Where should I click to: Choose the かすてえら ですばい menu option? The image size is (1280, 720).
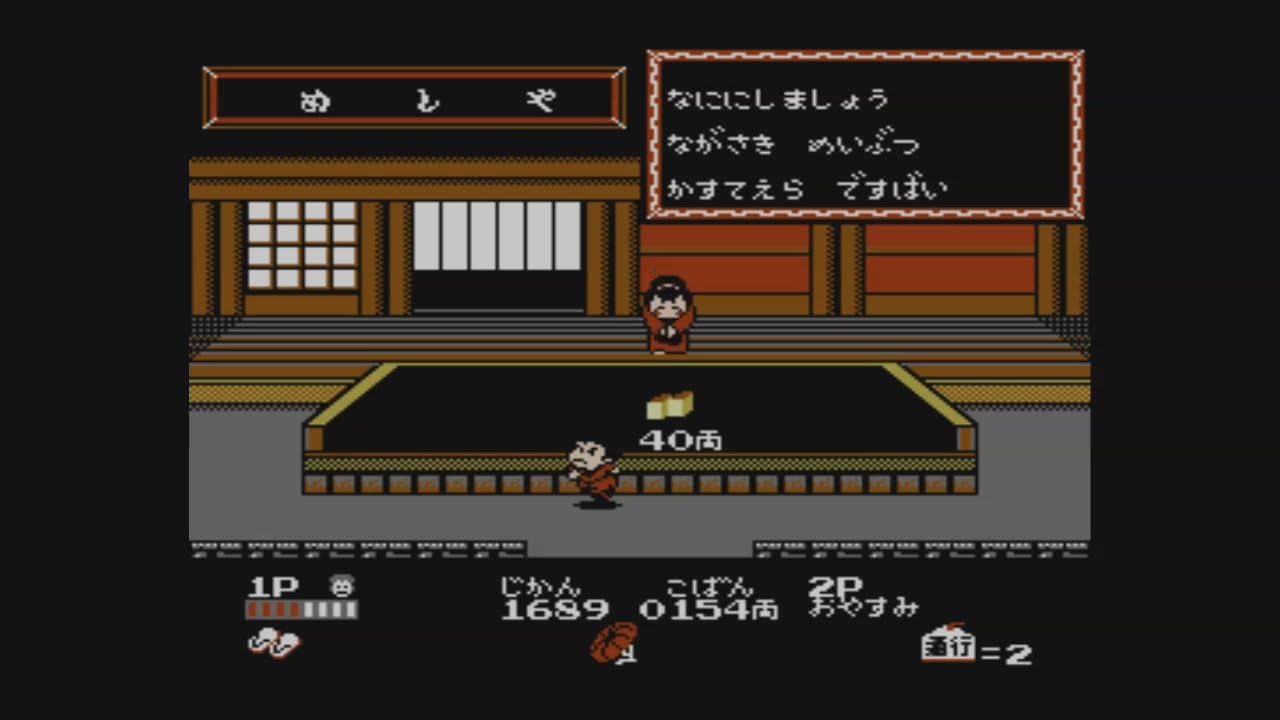pyautogui.click(x=808, y=188)
